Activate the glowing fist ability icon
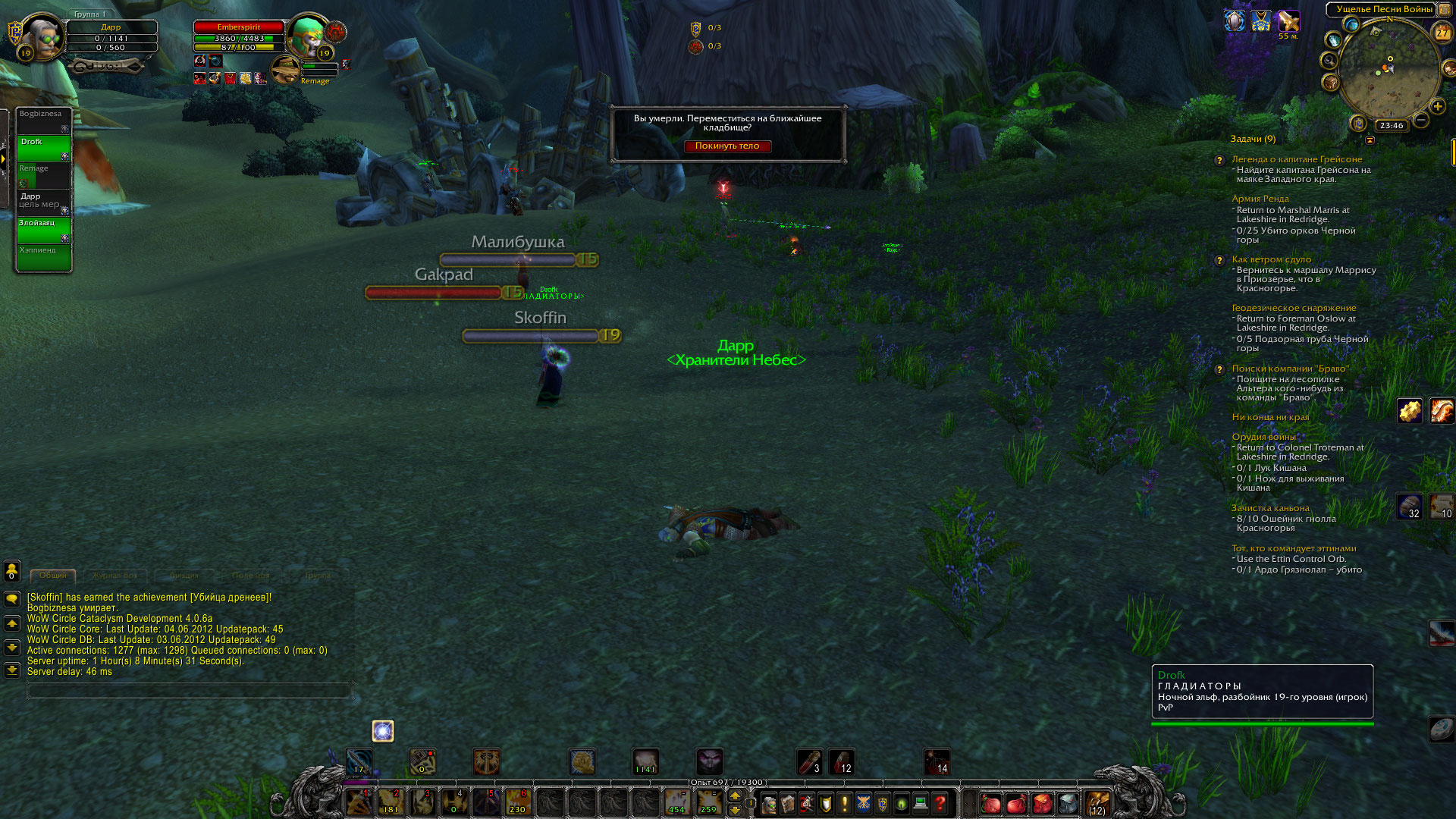Screen dimensions: 1456x819 point(582,761)
